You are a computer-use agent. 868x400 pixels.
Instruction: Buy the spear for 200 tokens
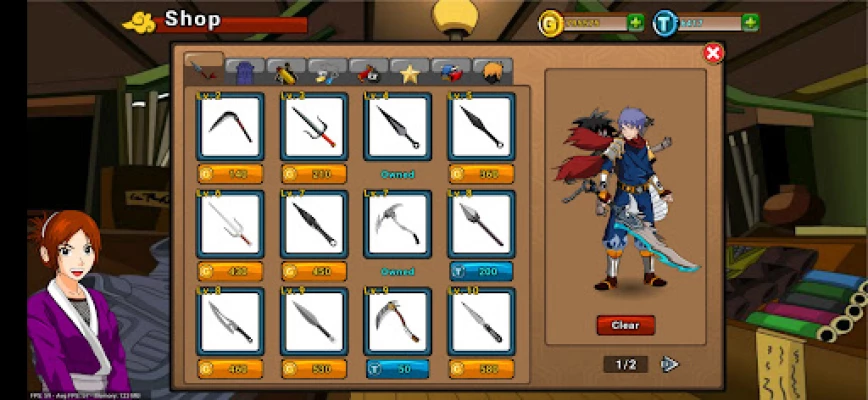click(481, 271)
